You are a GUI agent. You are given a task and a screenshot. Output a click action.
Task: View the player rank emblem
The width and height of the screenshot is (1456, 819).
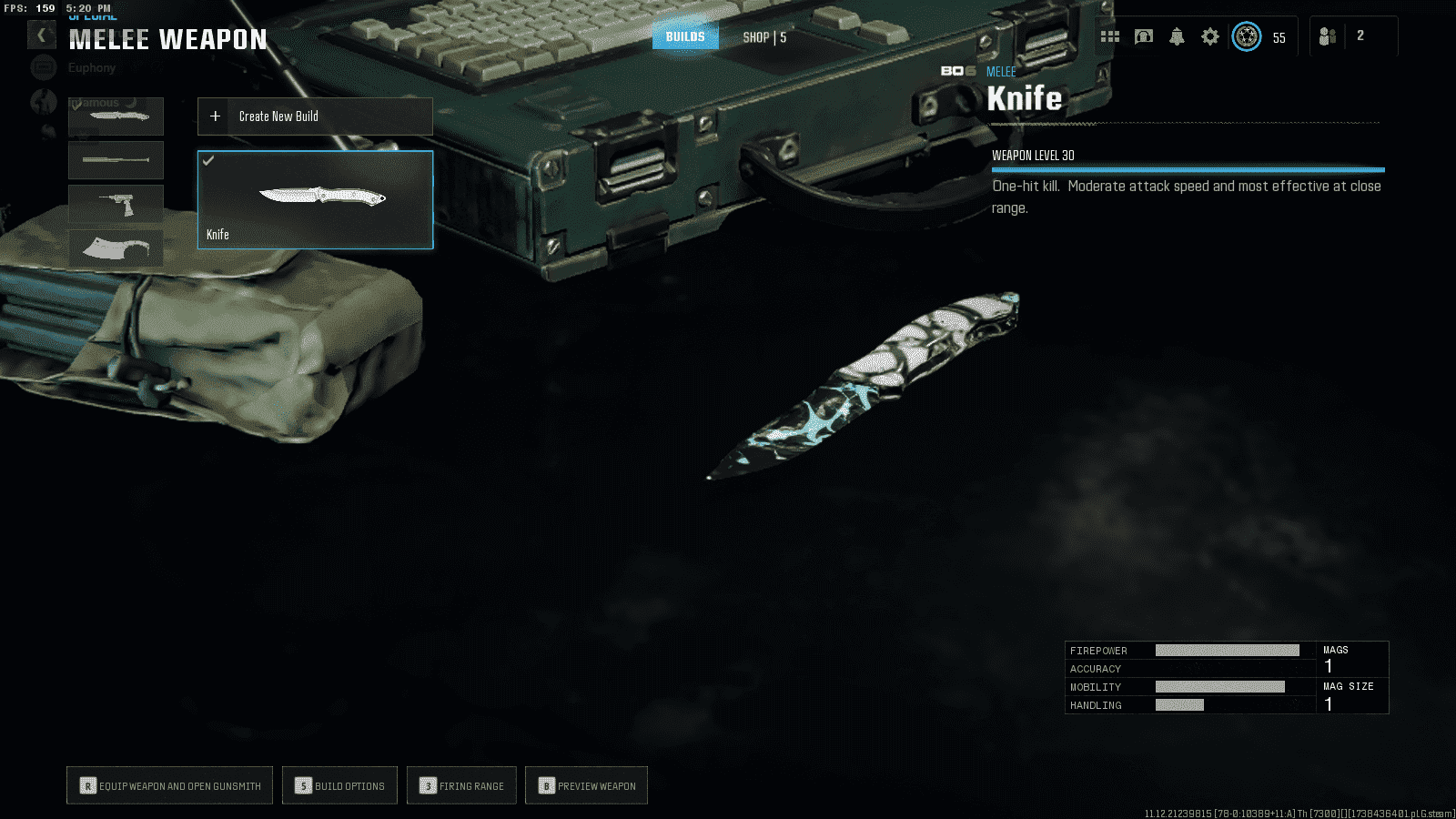coord(1247,36)
